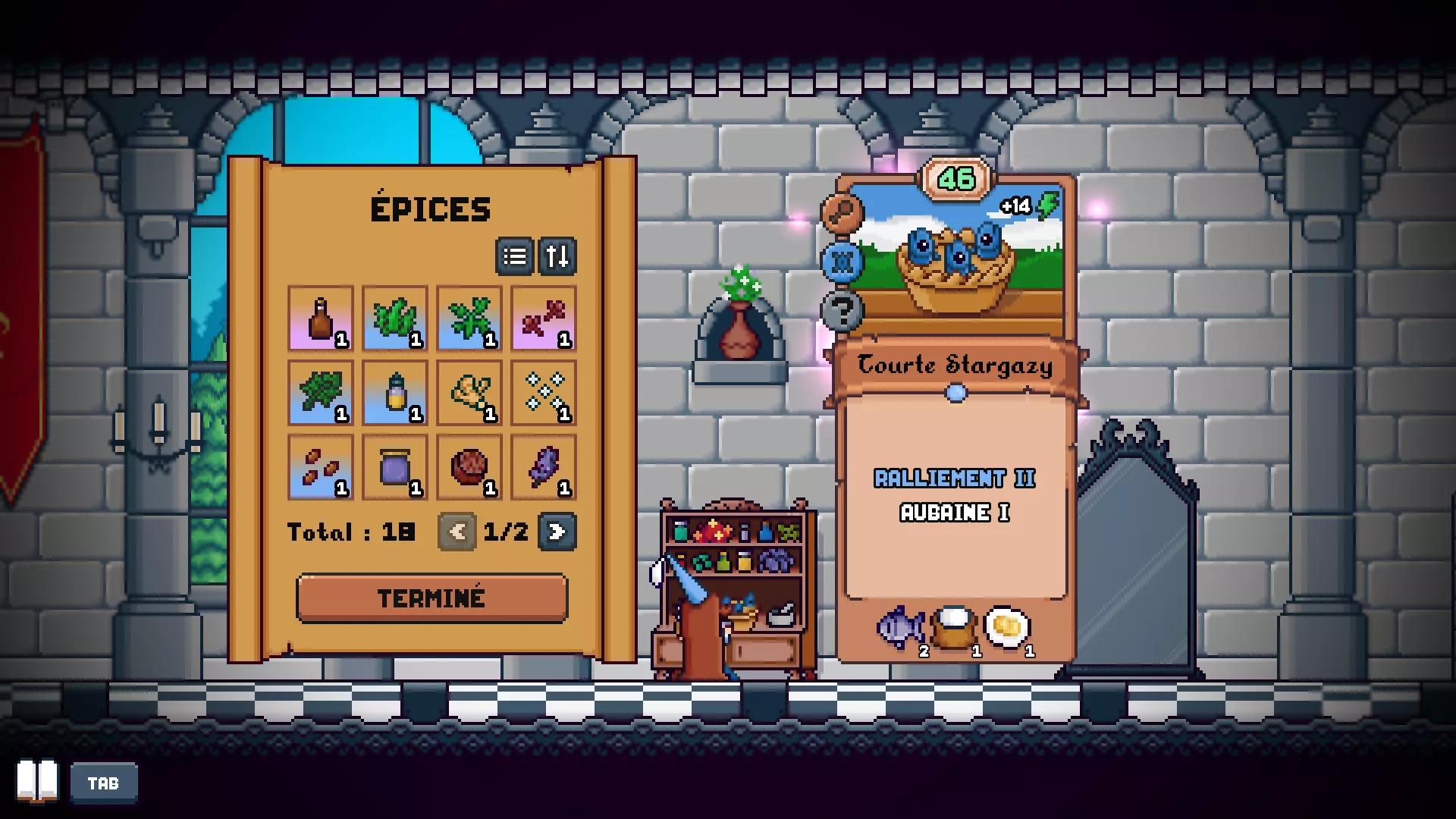Click the drumstick icon on the card
This screenshot has height=819, width=1456.
842,213
